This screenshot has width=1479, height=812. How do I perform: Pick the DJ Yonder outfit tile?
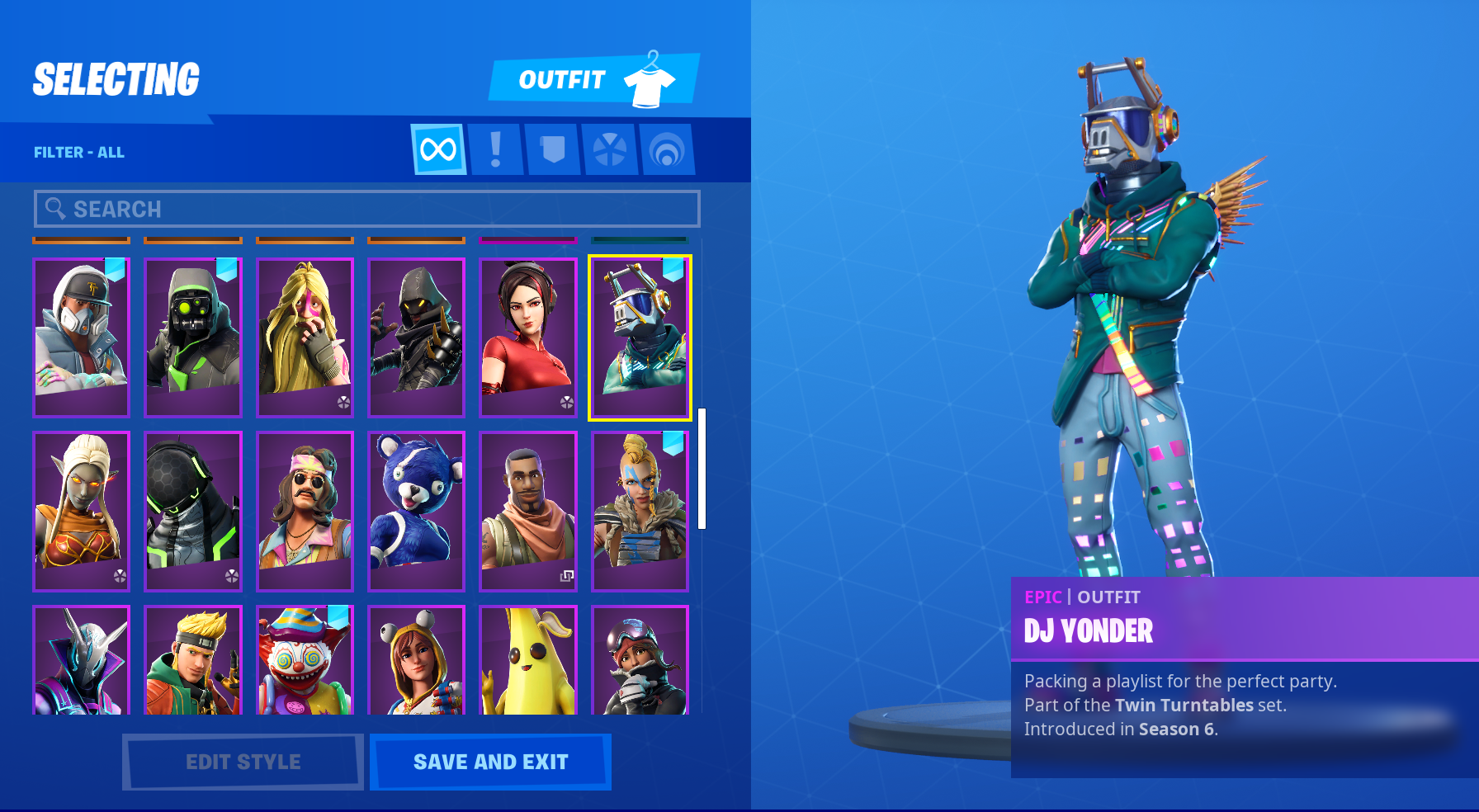click(640, 338)
